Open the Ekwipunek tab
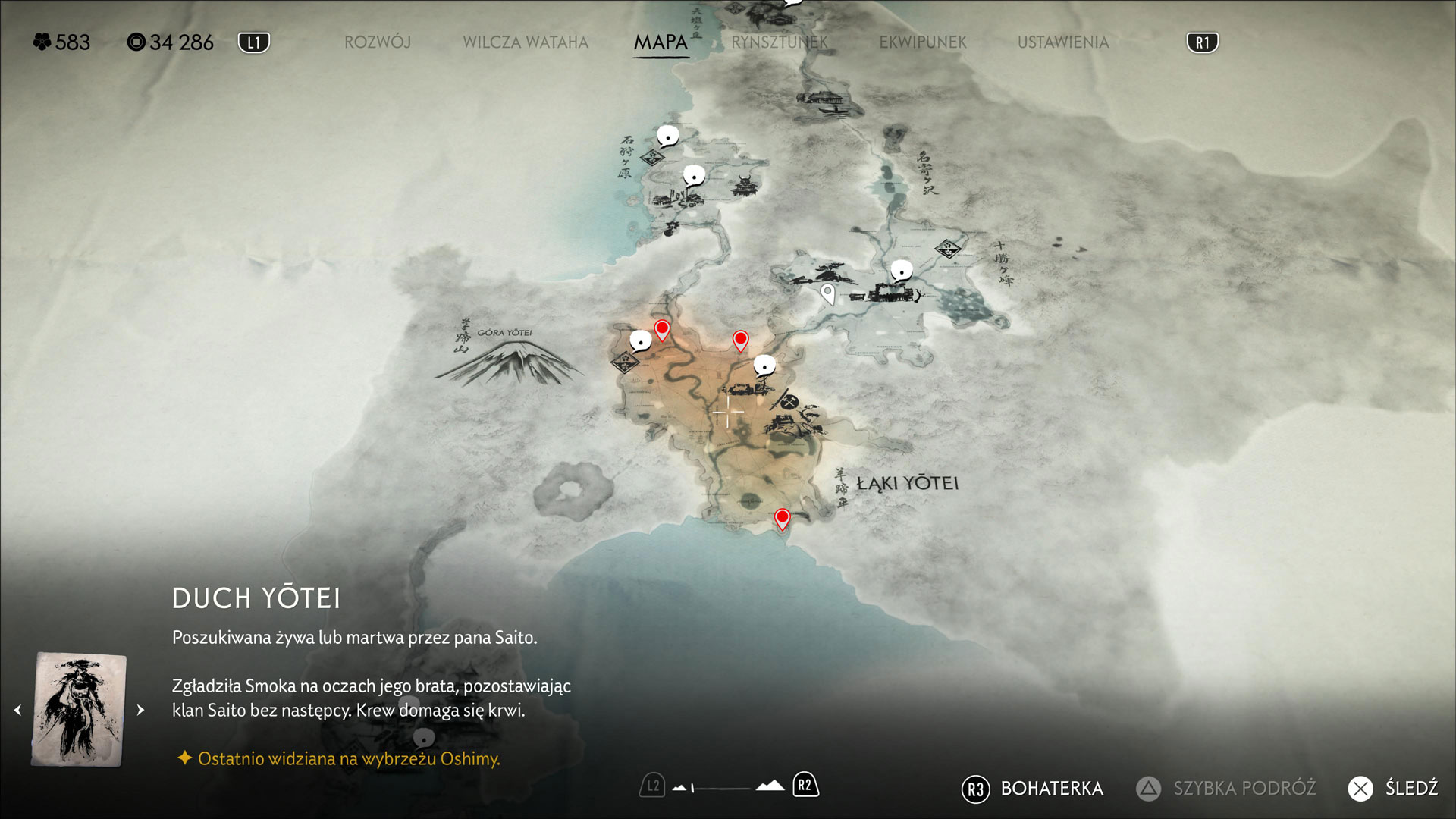The width and height of the screenshot is (1456, 819). pyautogui.click(x=923, y=42)
